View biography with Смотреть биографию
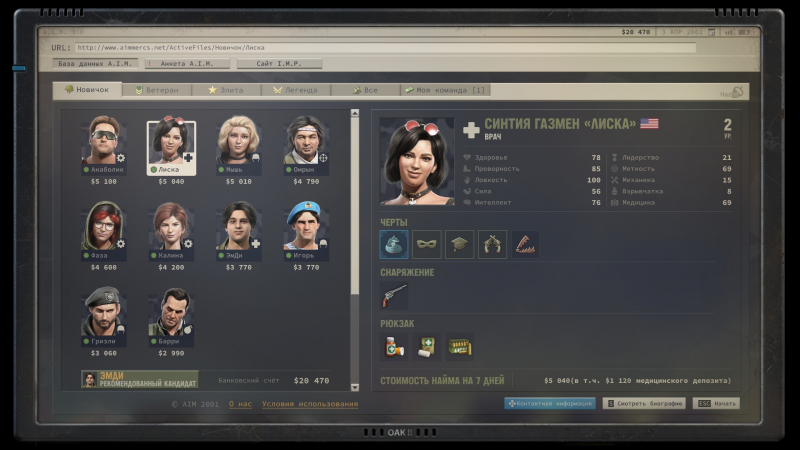 point(645,404)
